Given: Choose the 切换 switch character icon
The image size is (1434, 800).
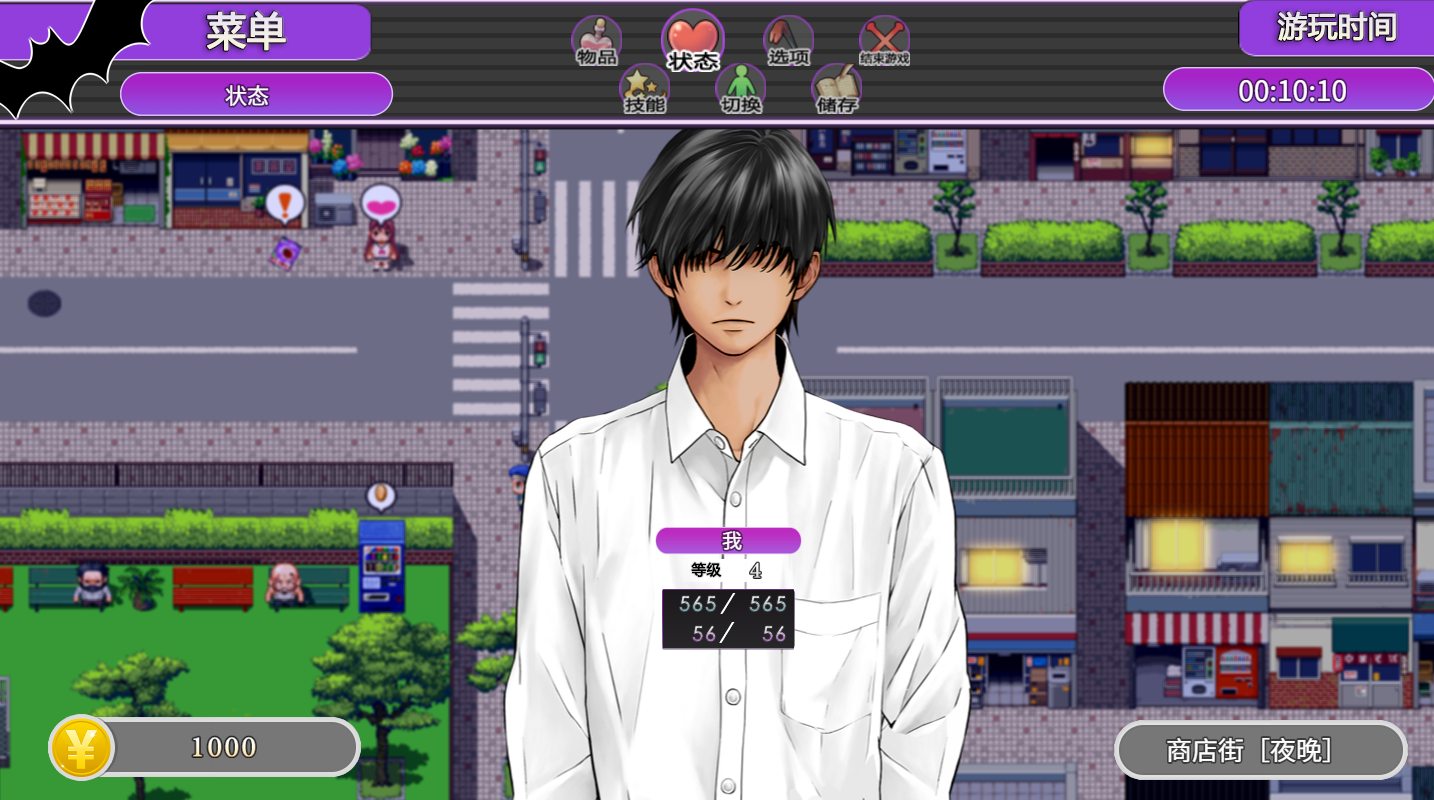Looking at the screenshot, I should click(x=740, y=89).
